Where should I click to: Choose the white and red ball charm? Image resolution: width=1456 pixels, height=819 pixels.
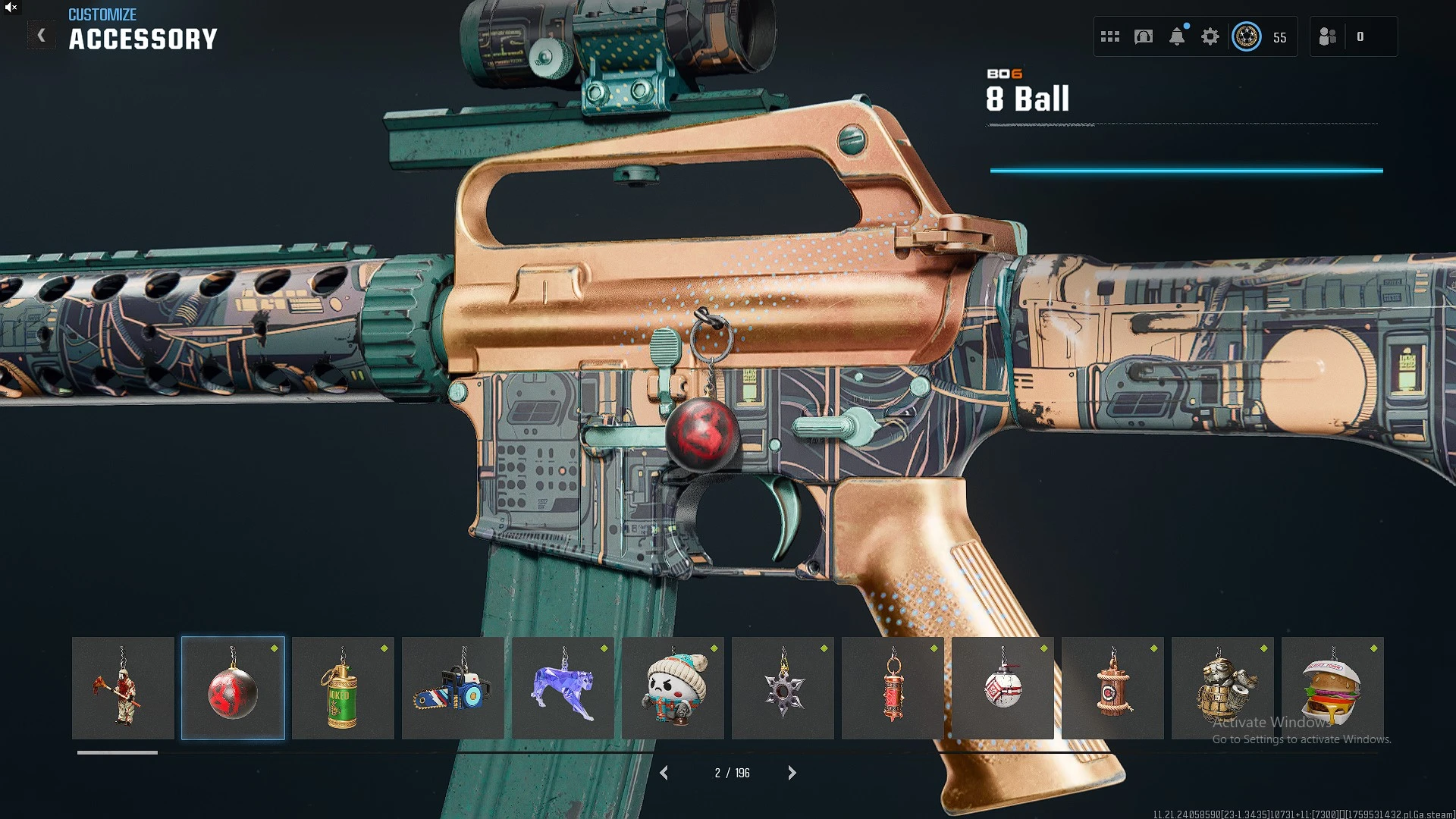pyautogui.click(x=1003, y=689)
